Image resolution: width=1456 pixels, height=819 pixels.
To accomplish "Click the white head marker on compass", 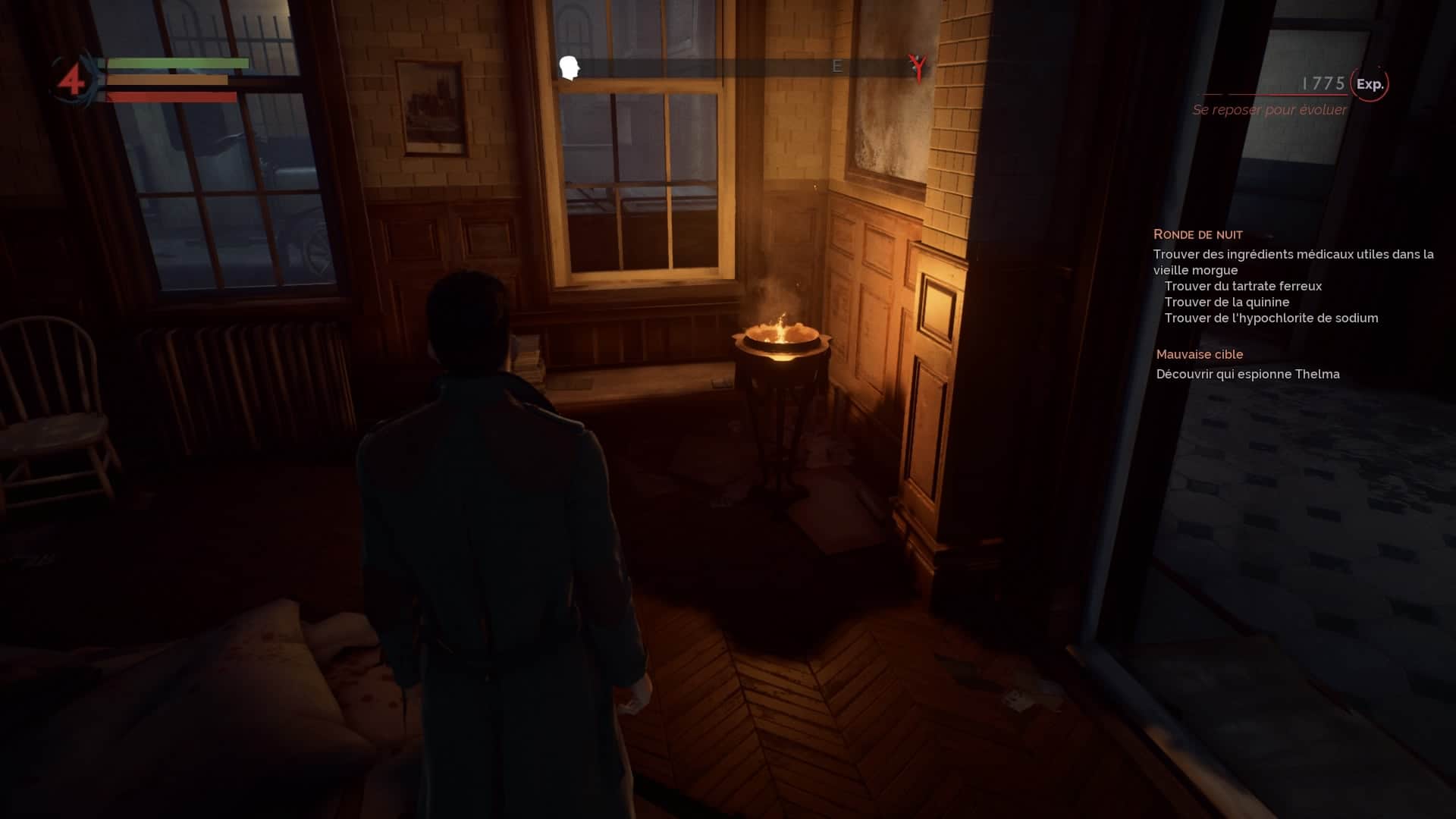I will pyautogui.click(x=570, y=67).
